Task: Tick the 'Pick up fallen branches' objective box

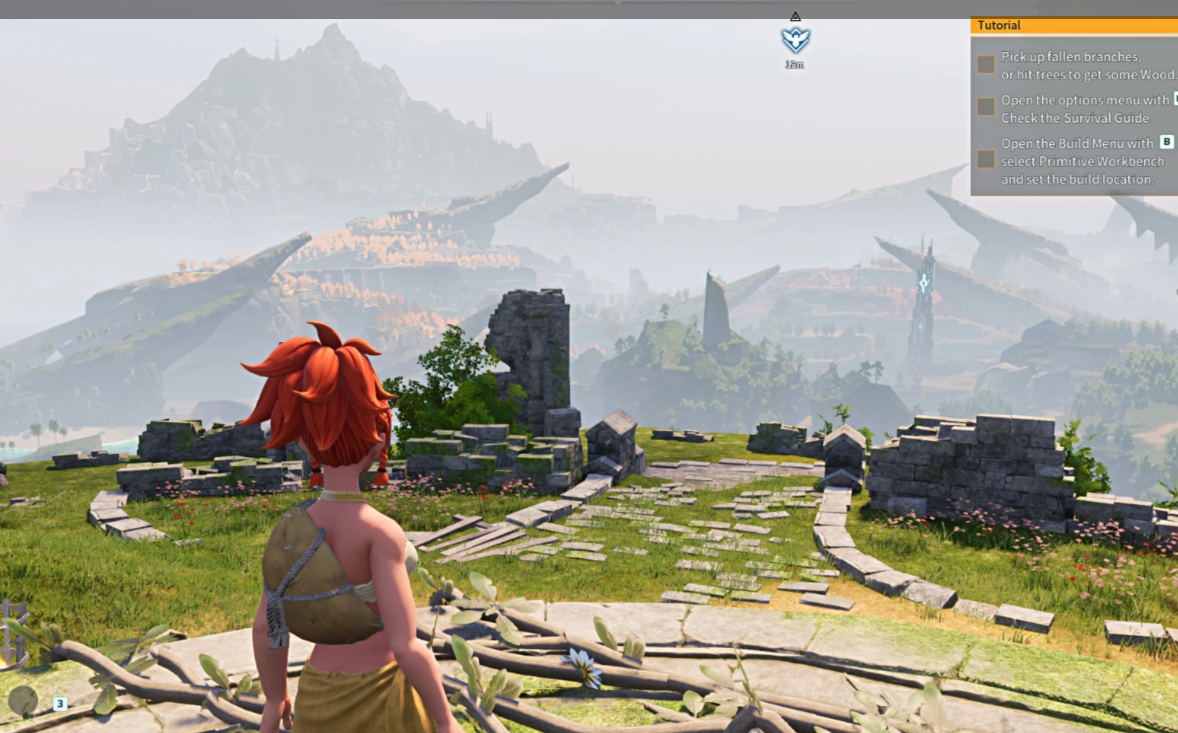Action: pyautogui.click(x=986, y=65)
